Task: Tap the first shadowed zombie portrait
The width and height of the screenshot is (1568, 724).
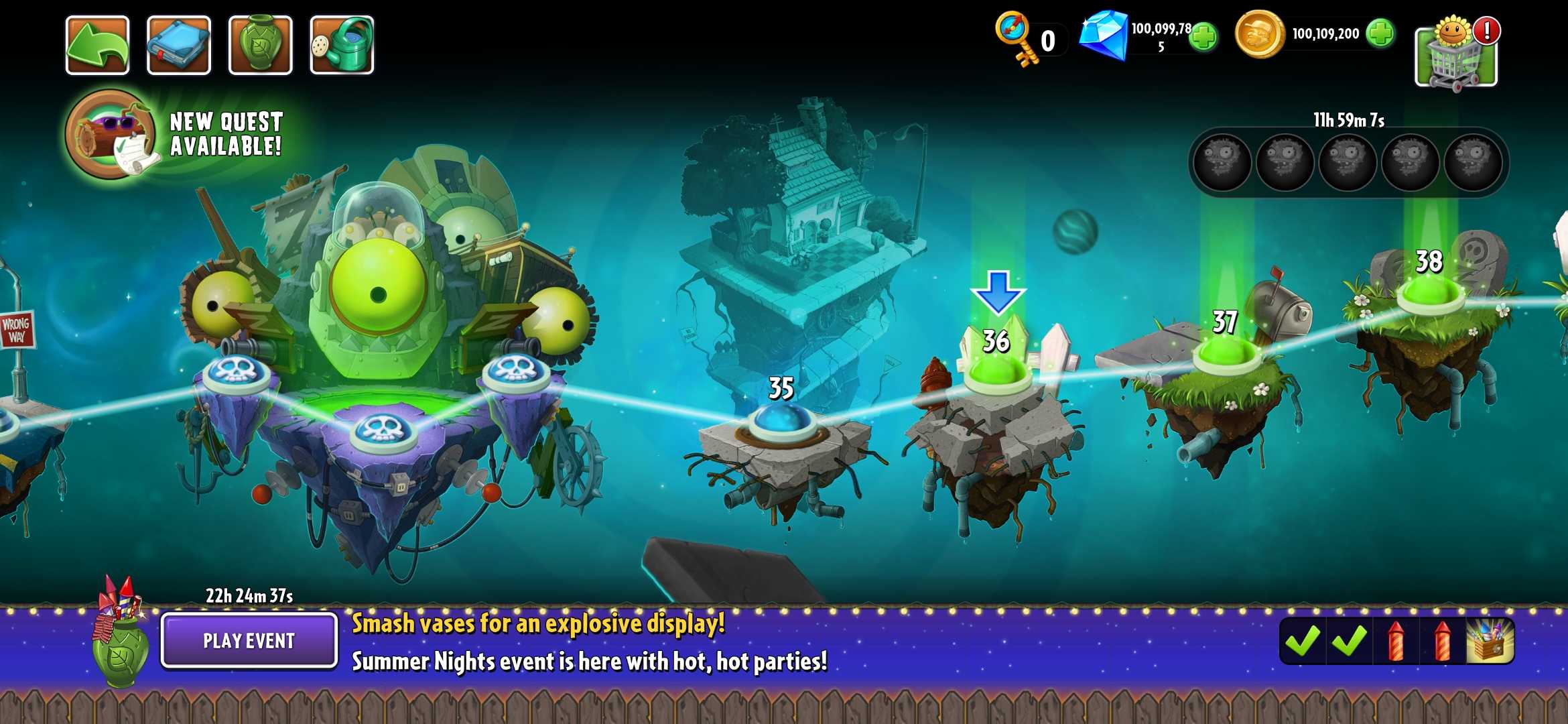Action: (1221, 161)
